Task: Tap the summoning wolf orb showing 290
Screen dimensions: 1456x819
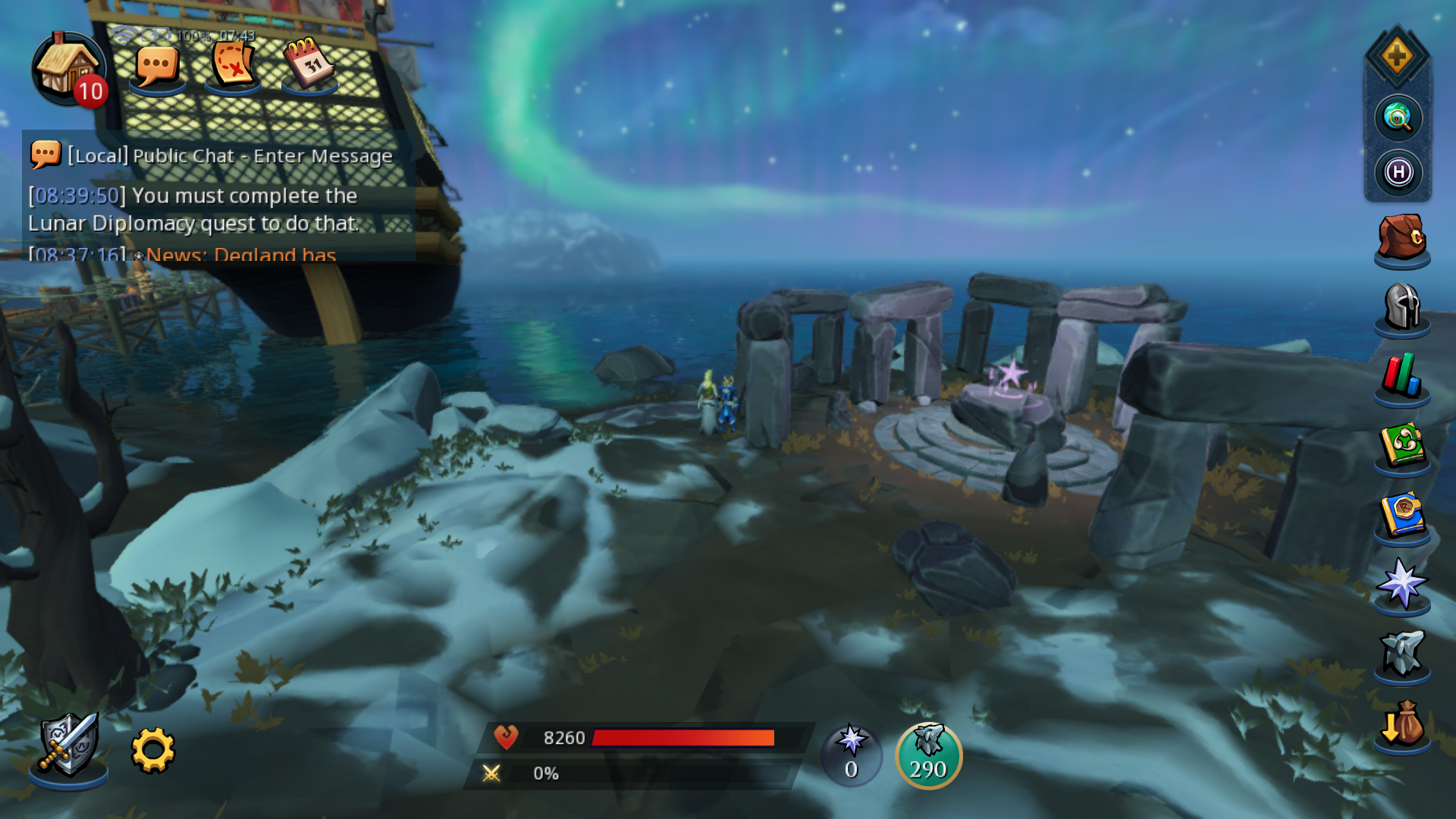Action: [928, 755]
